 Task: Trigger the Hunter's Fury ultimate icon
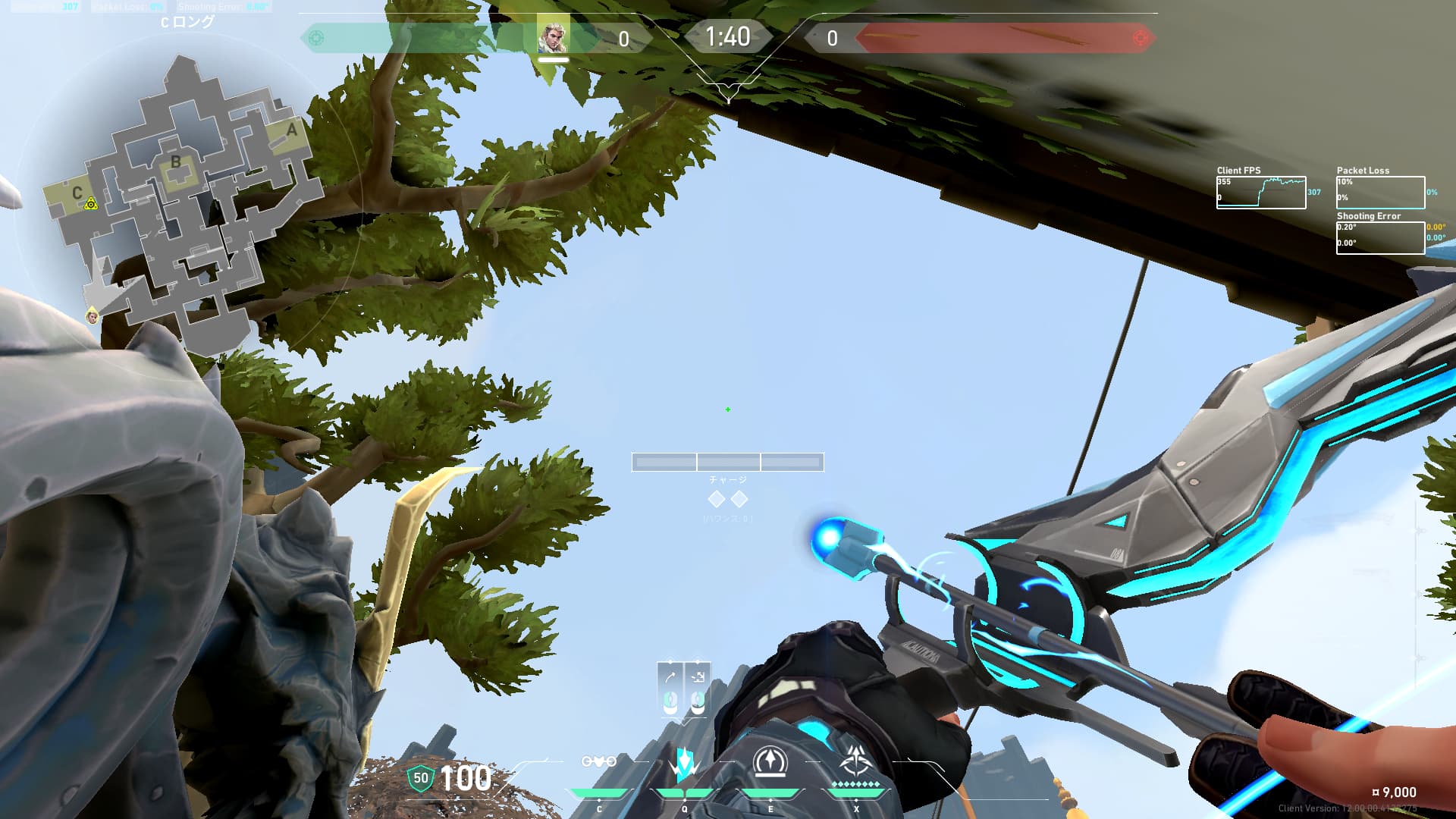coord(856,761)
